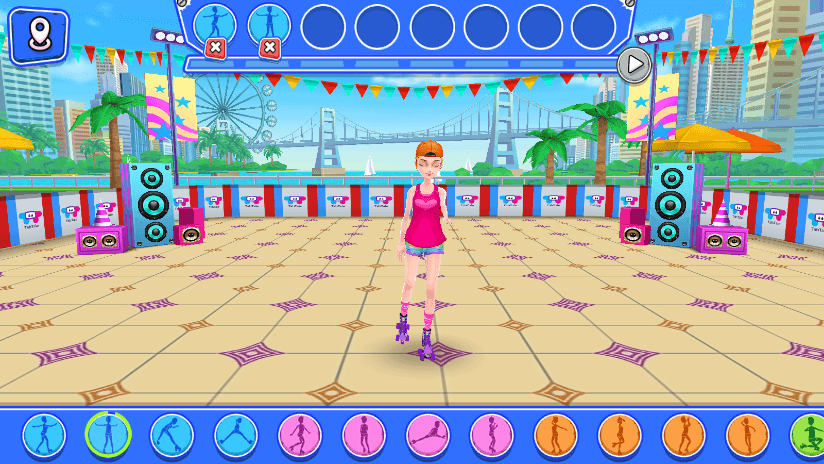Screen dimensions: 824x464
Task: Open the location map pin button
Action: (x=39, y=36)
